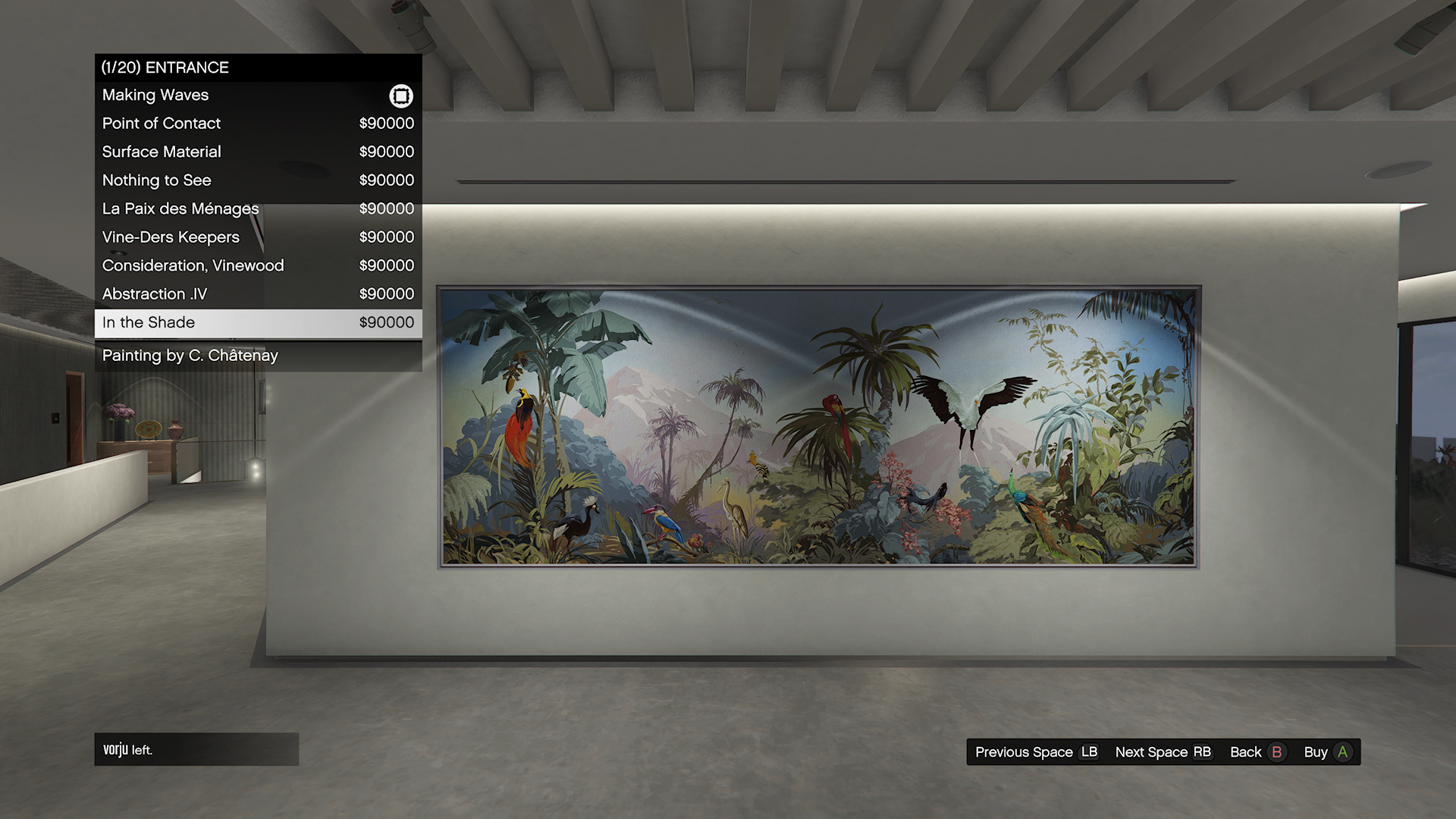
Task: Select Vine-Ders Keepers artwork
Action: [x=258, y=237]
